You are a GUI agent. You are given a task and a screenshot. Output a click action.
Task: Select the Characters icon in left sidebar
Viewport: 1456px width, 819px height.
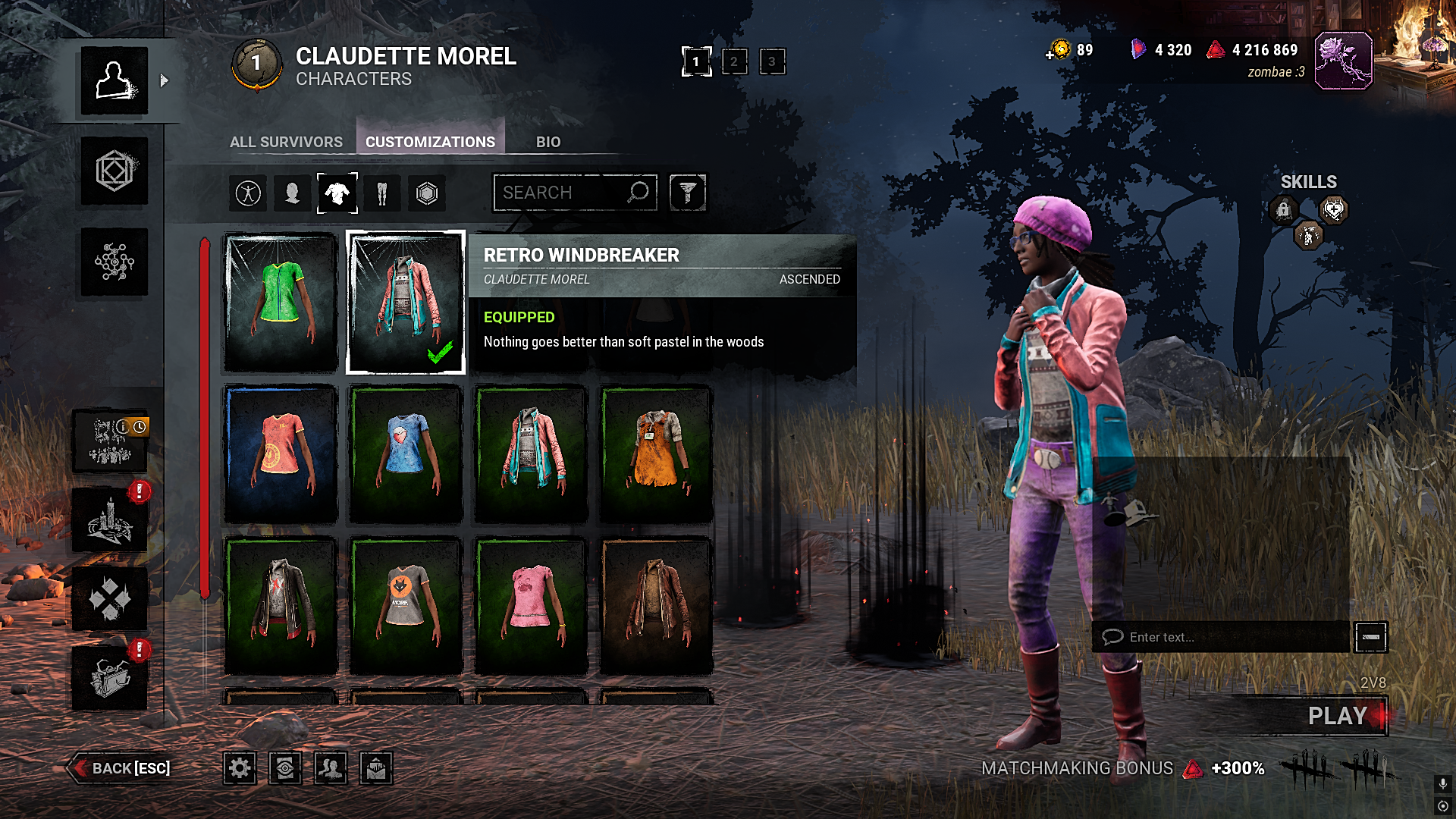pos(114,81)
